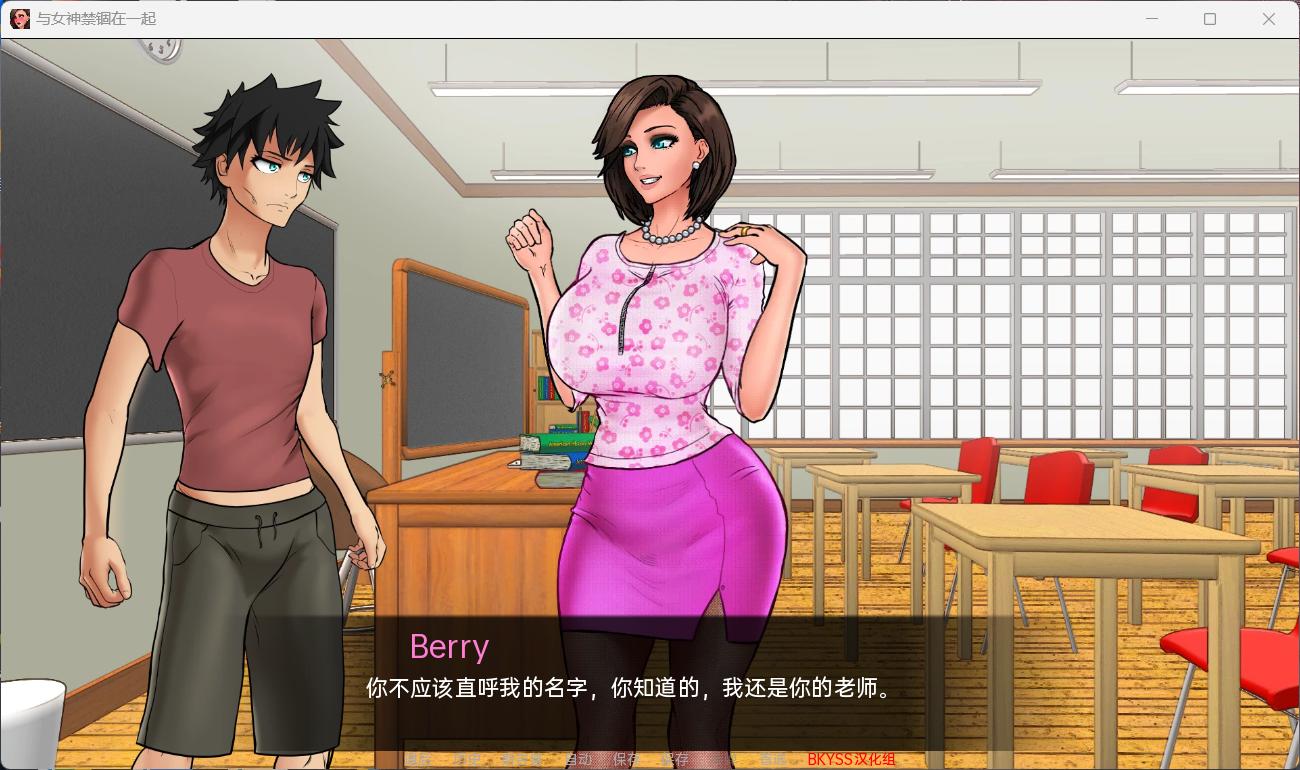
Task: Enable 跳过 skip mode
Action: click(x=517, y=760)
